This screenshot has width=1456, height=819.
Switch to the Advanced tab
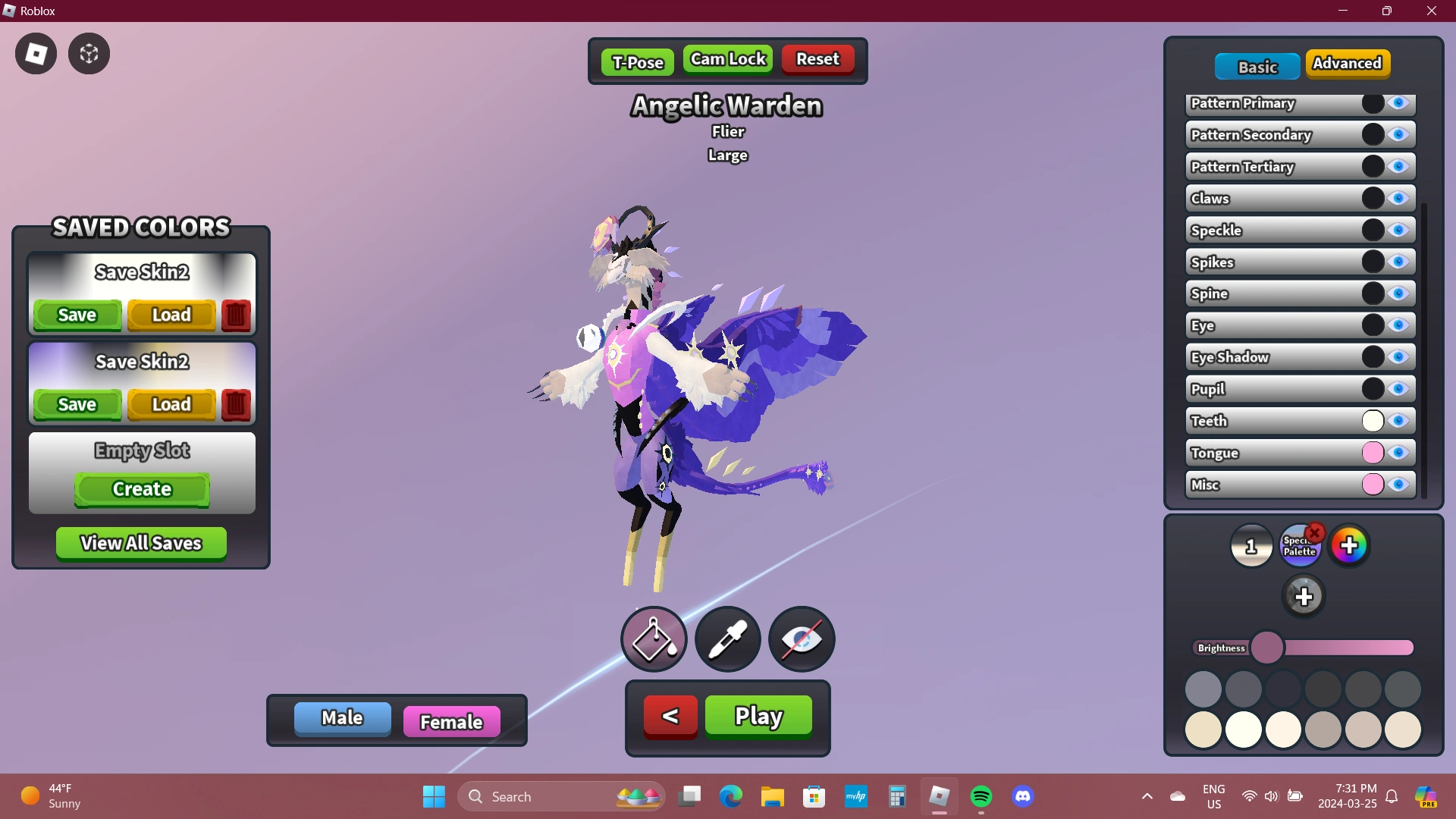point(1348,64)
